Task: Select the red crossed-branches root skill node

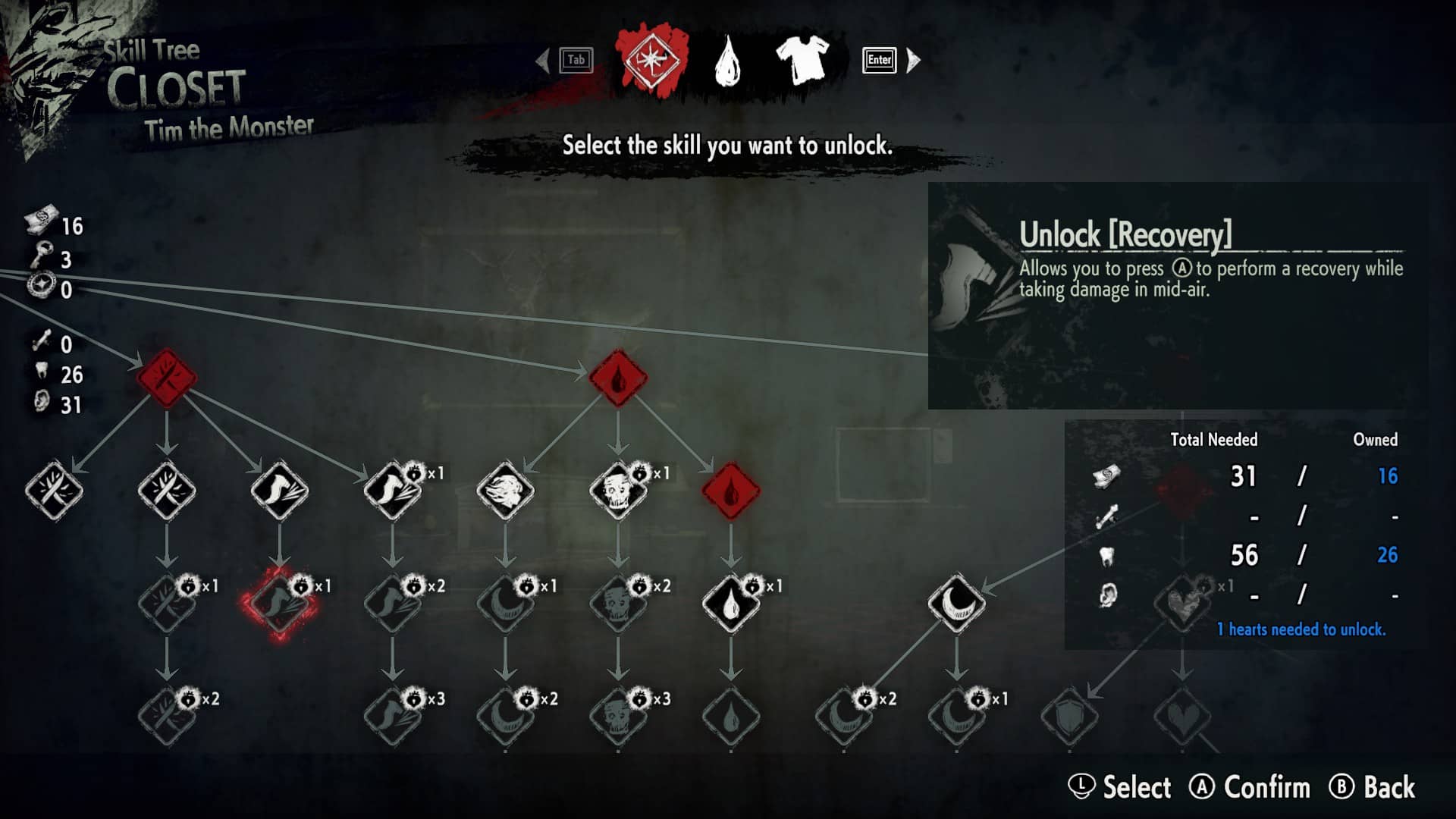Action: pyautogui.click(x=167, y=378)
